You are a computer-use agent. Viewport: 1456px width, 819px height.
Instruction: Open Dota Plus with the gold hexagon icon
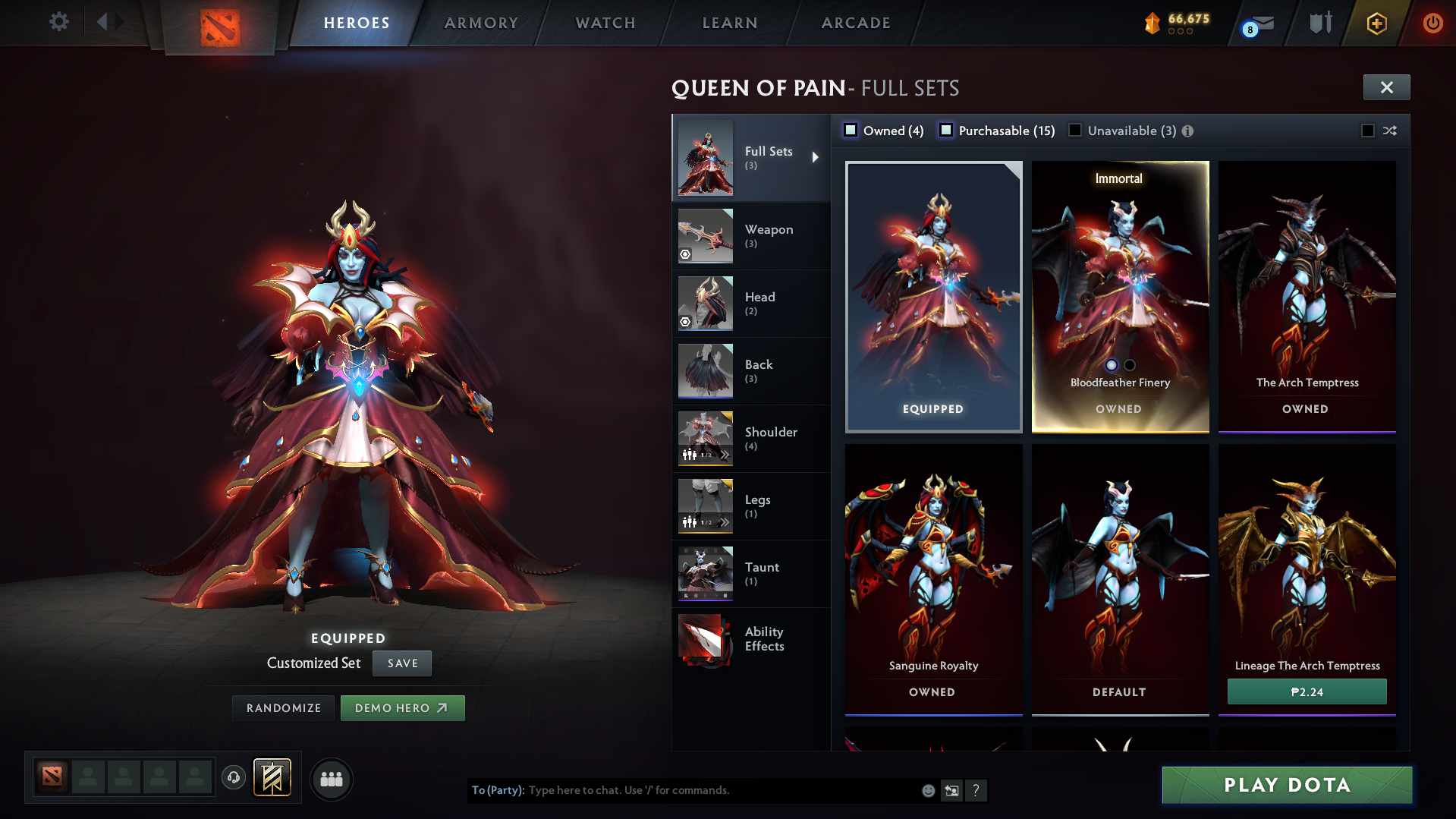(x=1376, y=22)
